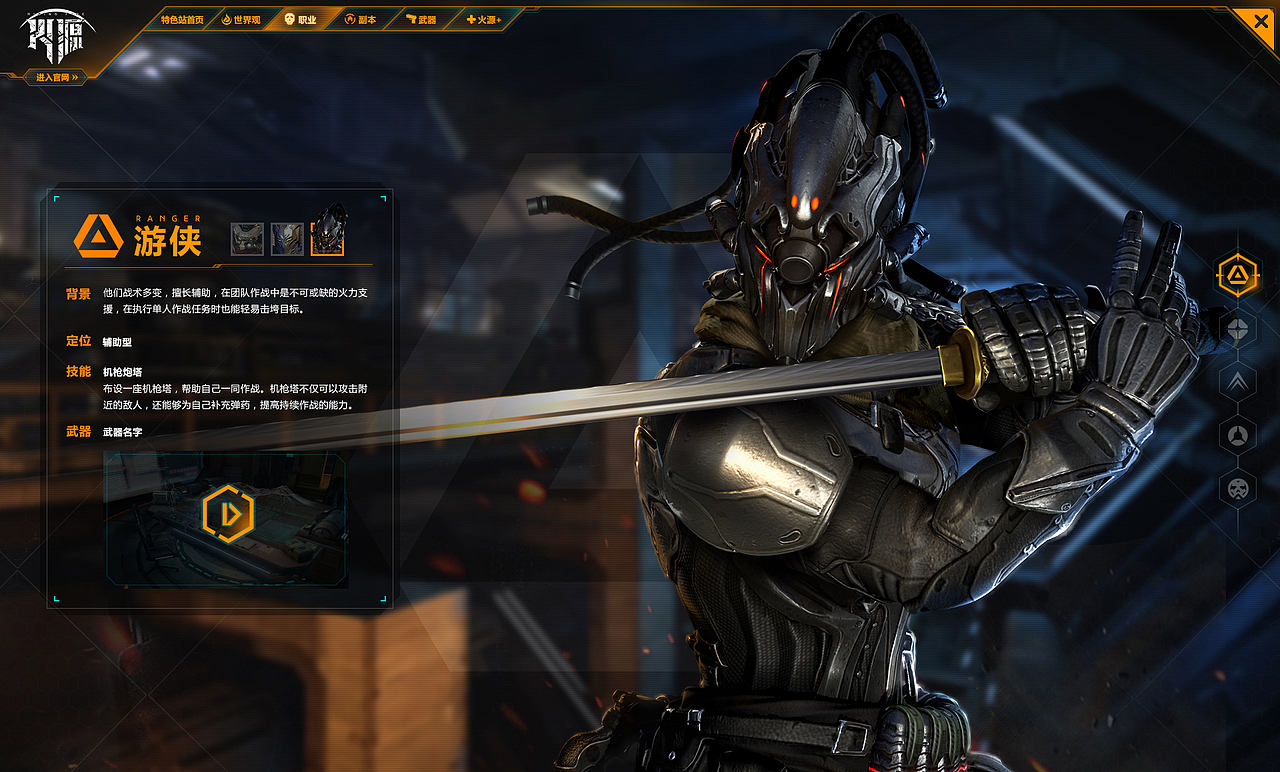
Task: Choose the circular three-prong emblem class icon
Action: point(1237,435)
